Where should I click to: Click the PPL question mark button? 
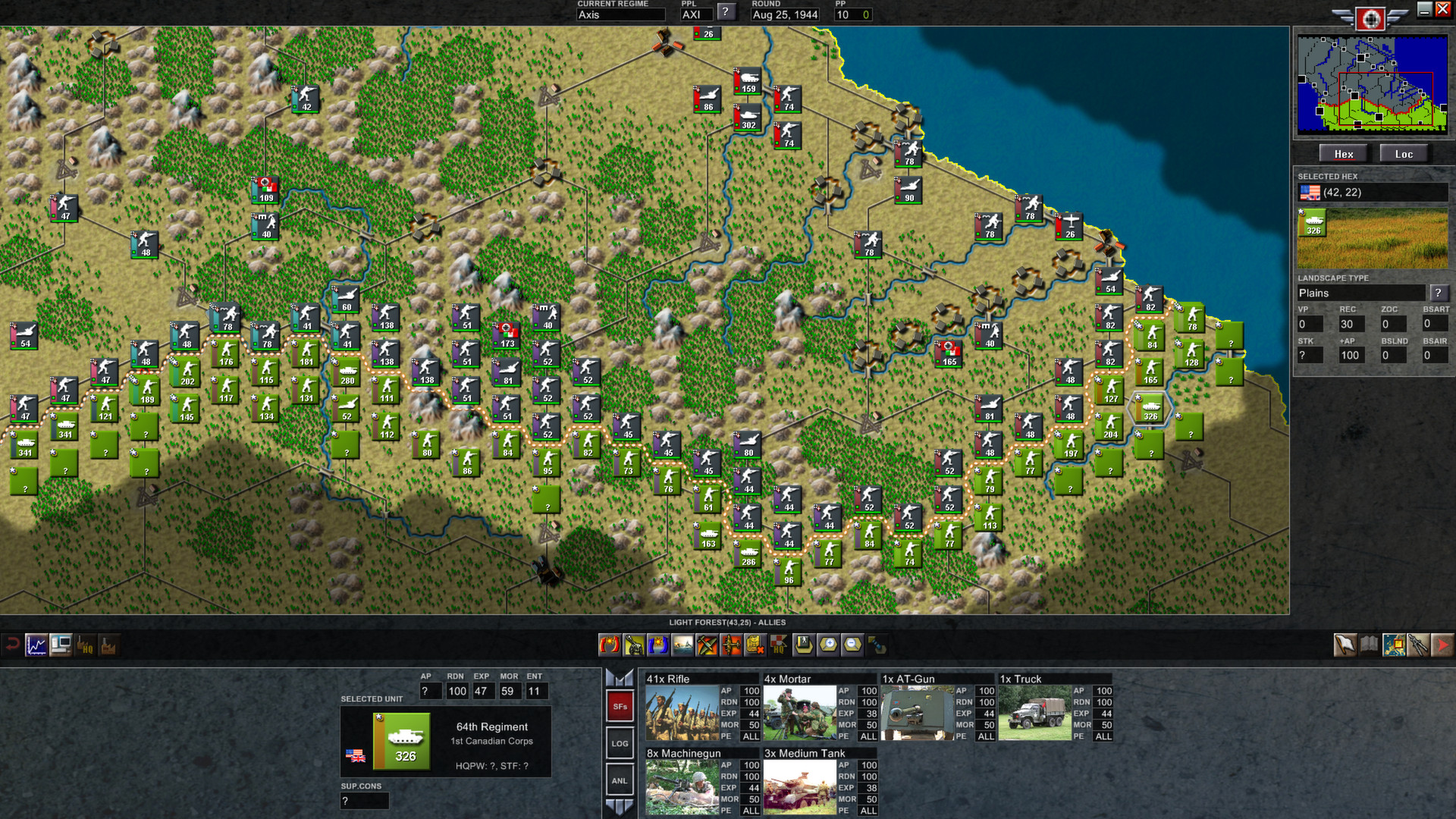click(x=726, y=11)
